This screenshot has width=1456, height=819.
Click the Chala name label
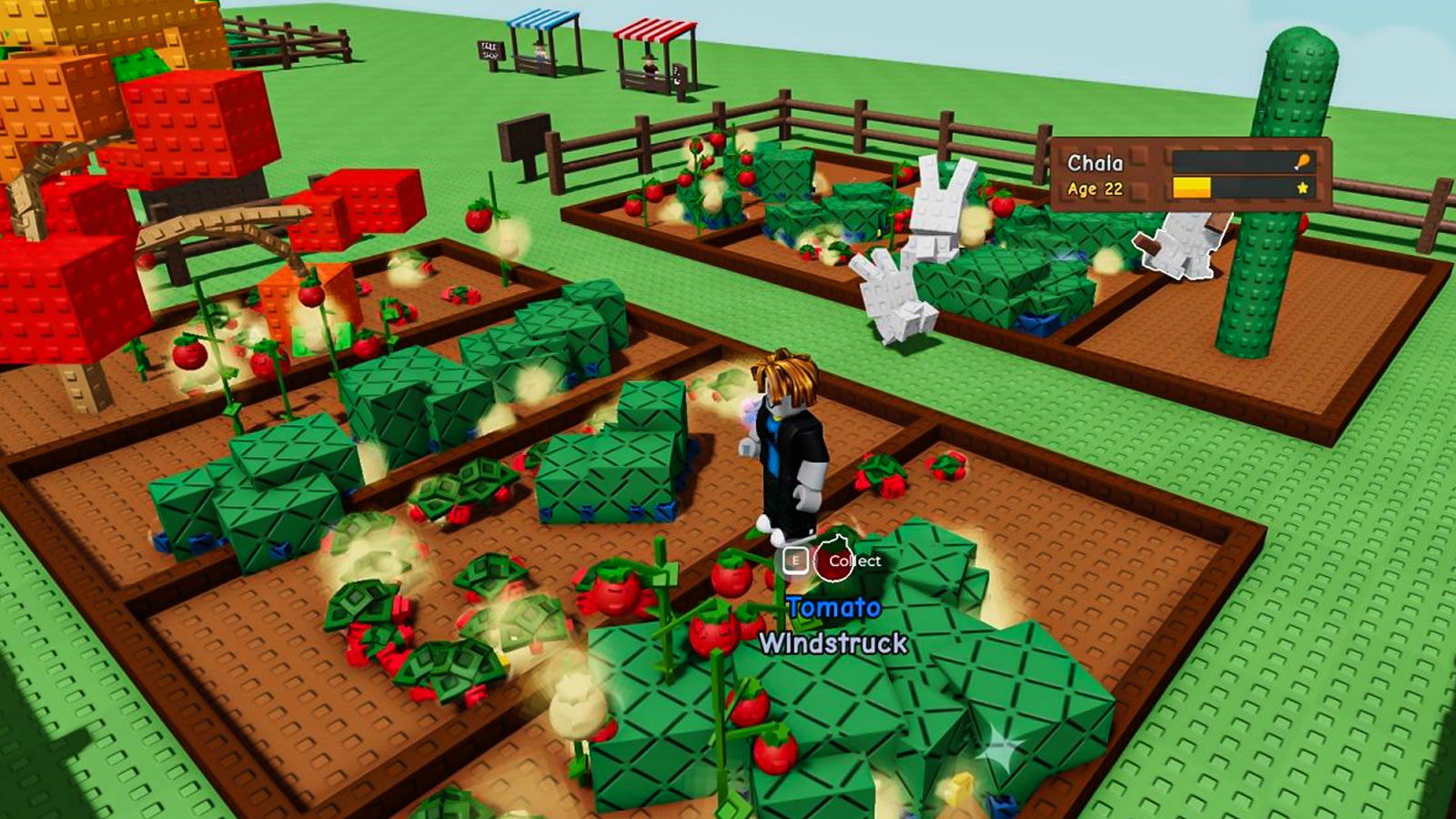click(x=1095, y=161)
